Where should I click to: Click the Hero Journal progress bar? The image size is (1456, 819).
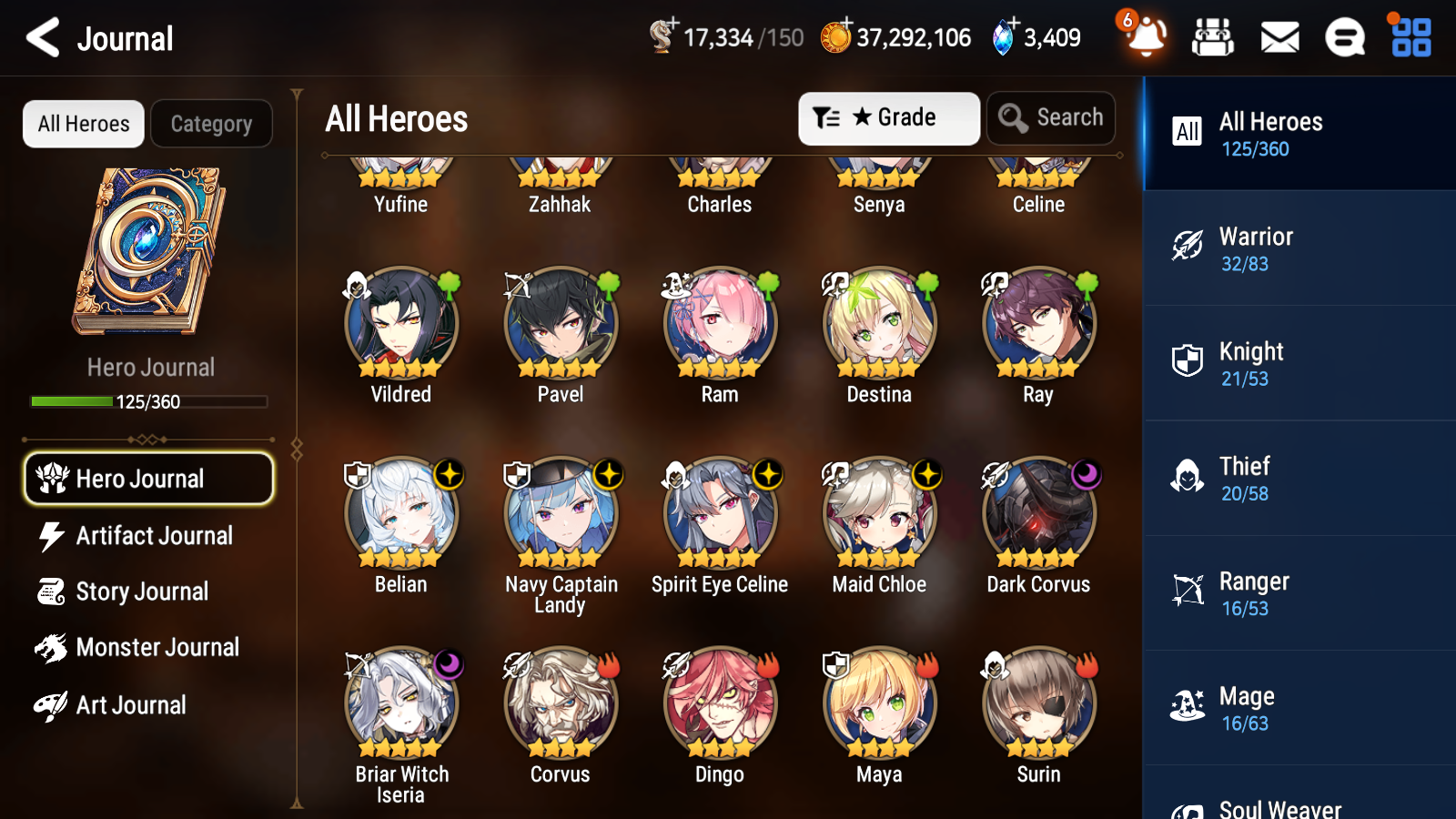(148, 401)
